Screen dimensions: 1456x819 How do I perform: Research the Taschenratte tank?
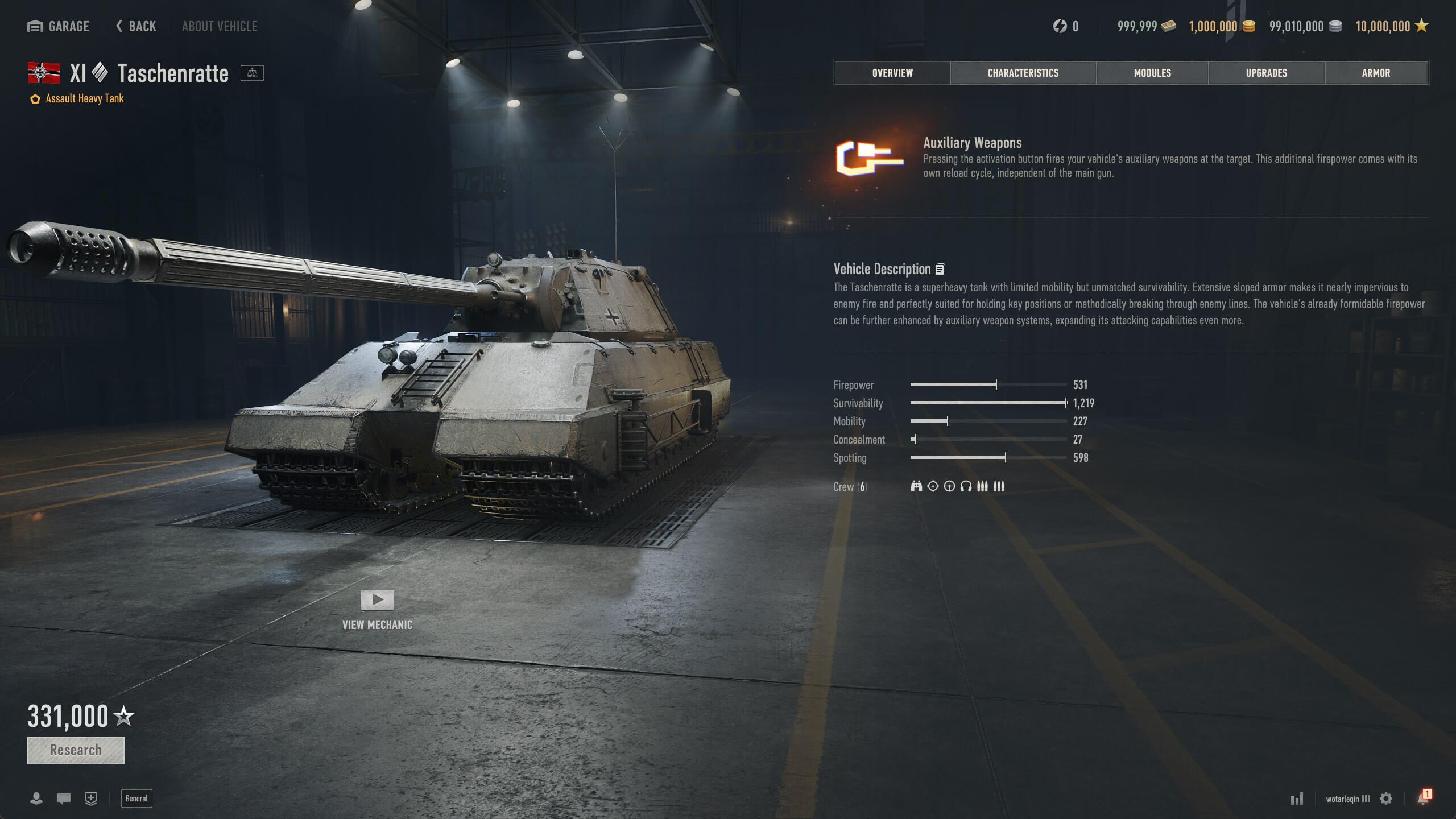(76, 750)
